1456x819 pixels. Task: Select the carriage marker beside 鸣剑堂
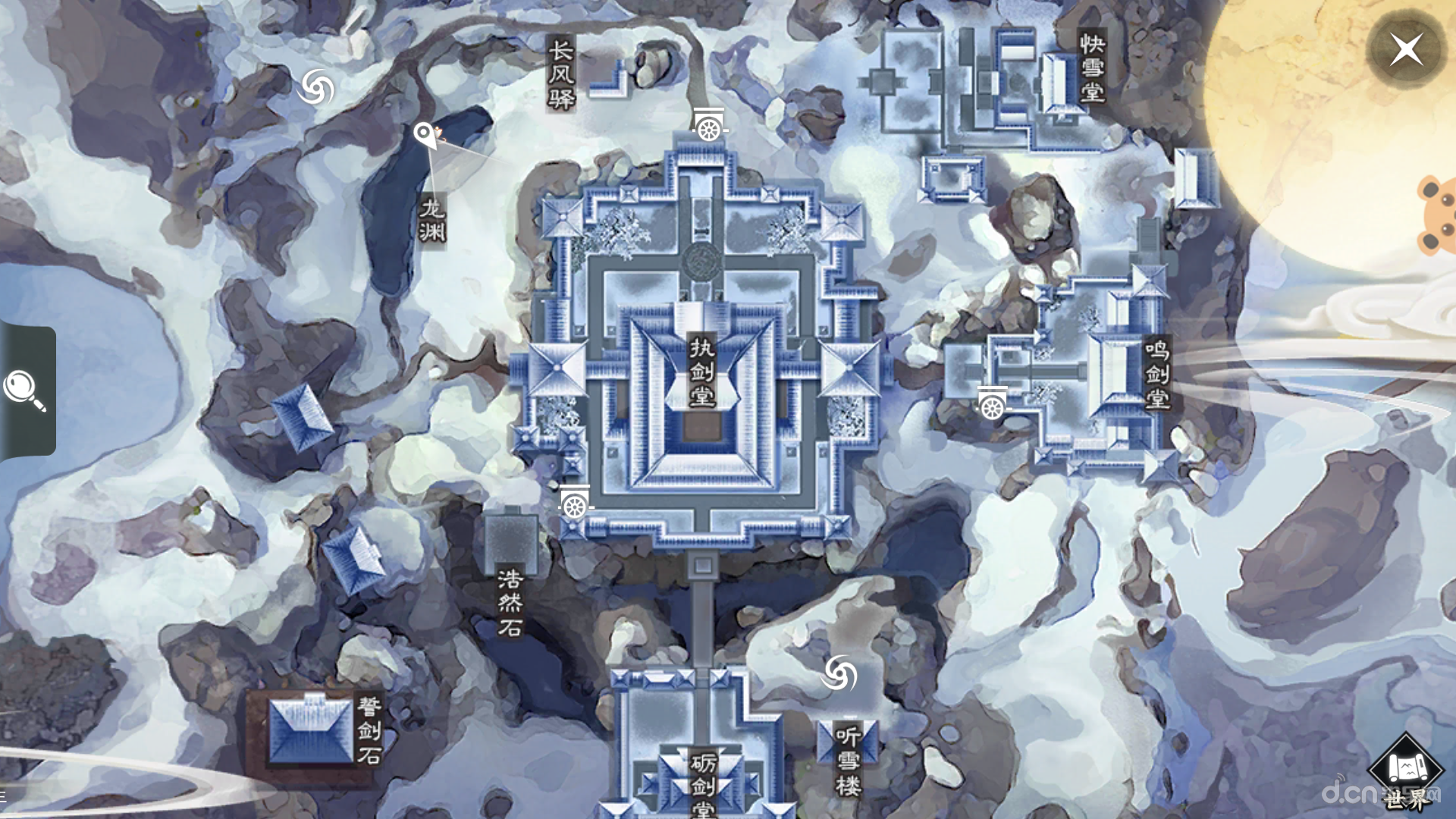tap(992, 404)
